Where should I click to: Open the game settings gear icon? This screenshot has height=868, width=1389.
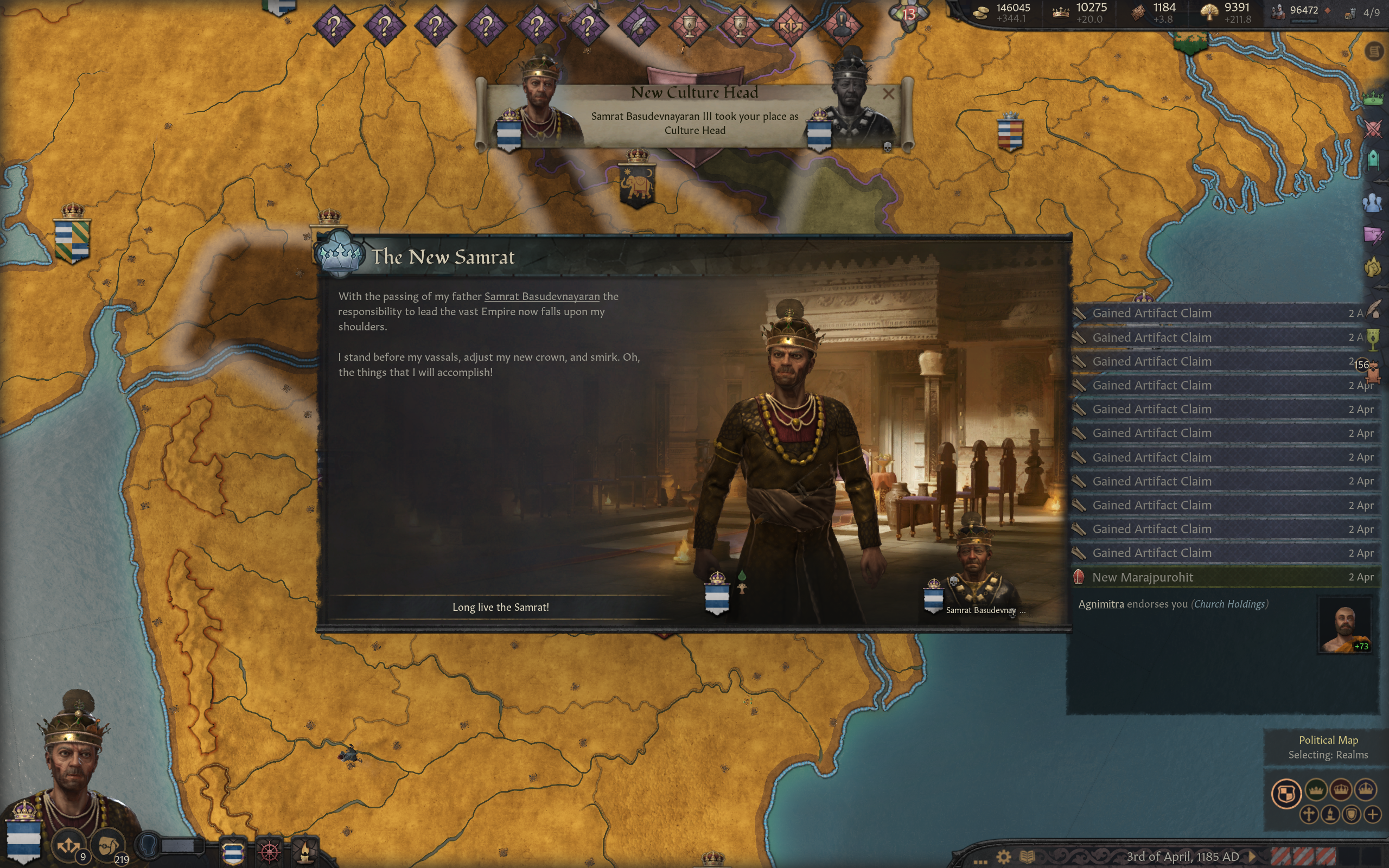point(1003,857)
